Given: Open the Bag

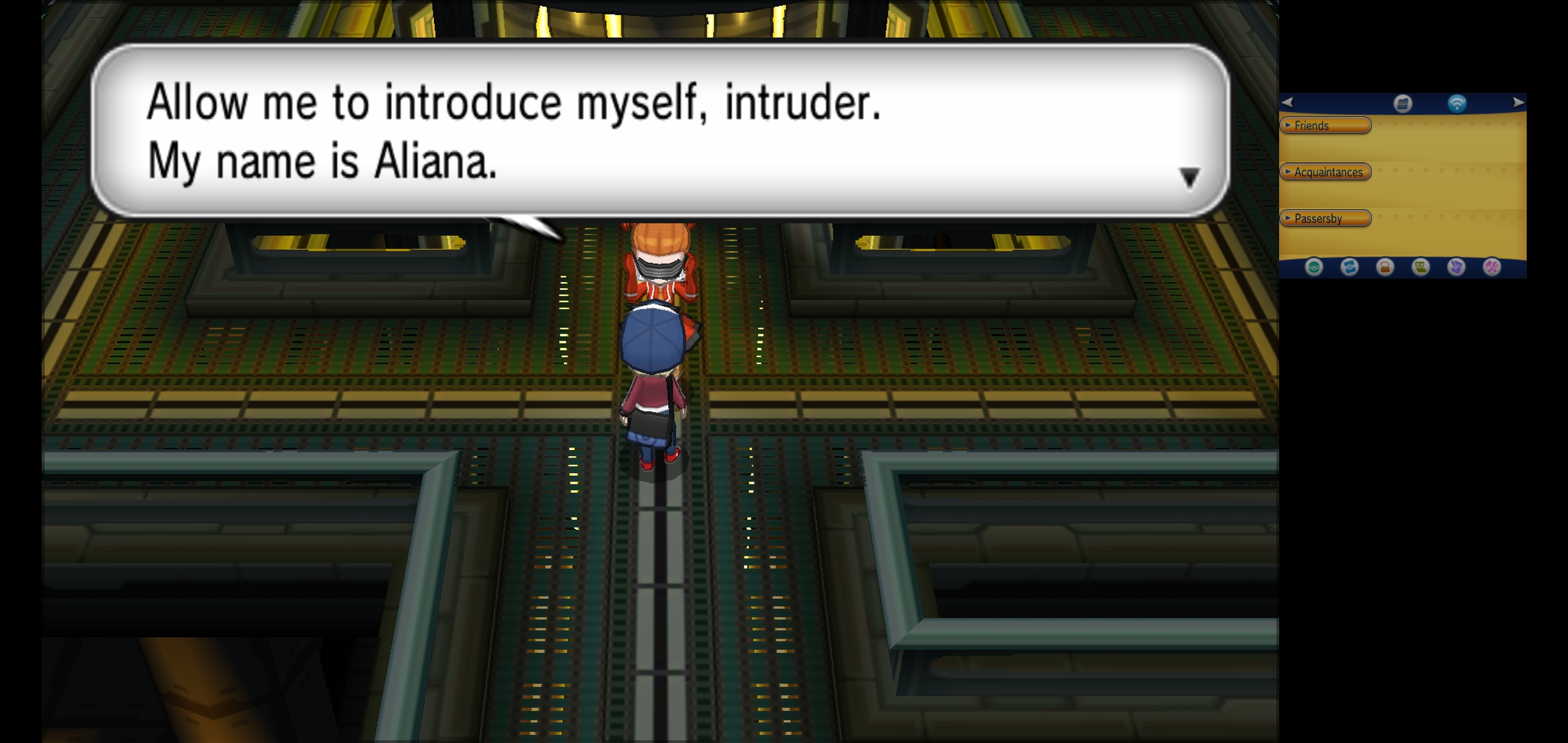Looking at the screenshot, I should [x=1385, y=267].
